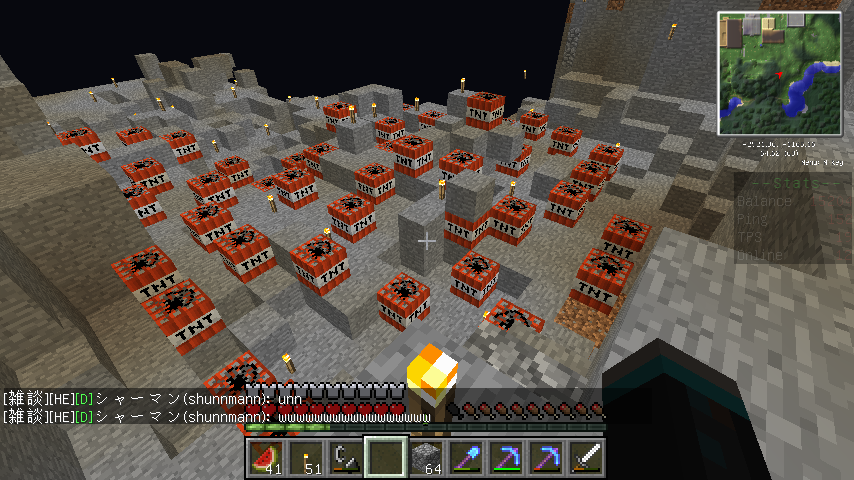Select the torch stack in hotbar
This screenshot has height=480, width=854.
click(x=305, y=457)
